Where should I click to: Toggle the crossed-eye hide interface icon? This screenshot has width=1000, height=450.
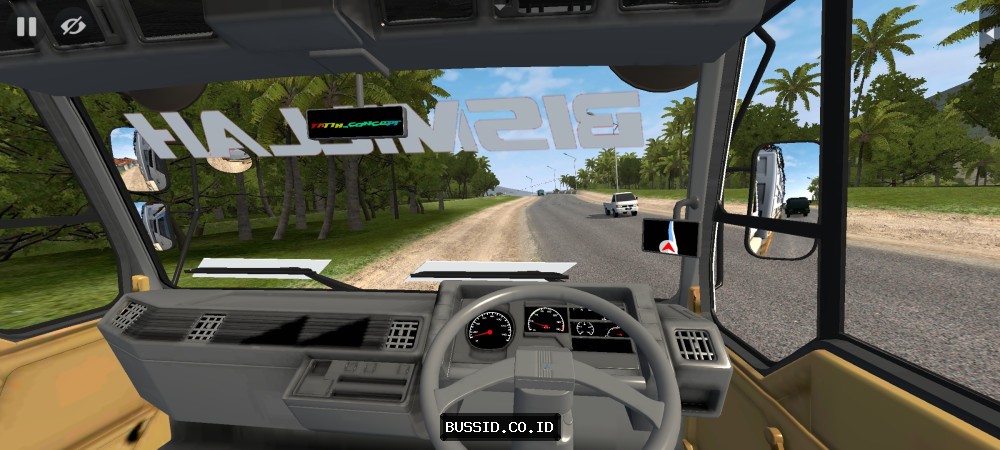(x=71, y=26)
